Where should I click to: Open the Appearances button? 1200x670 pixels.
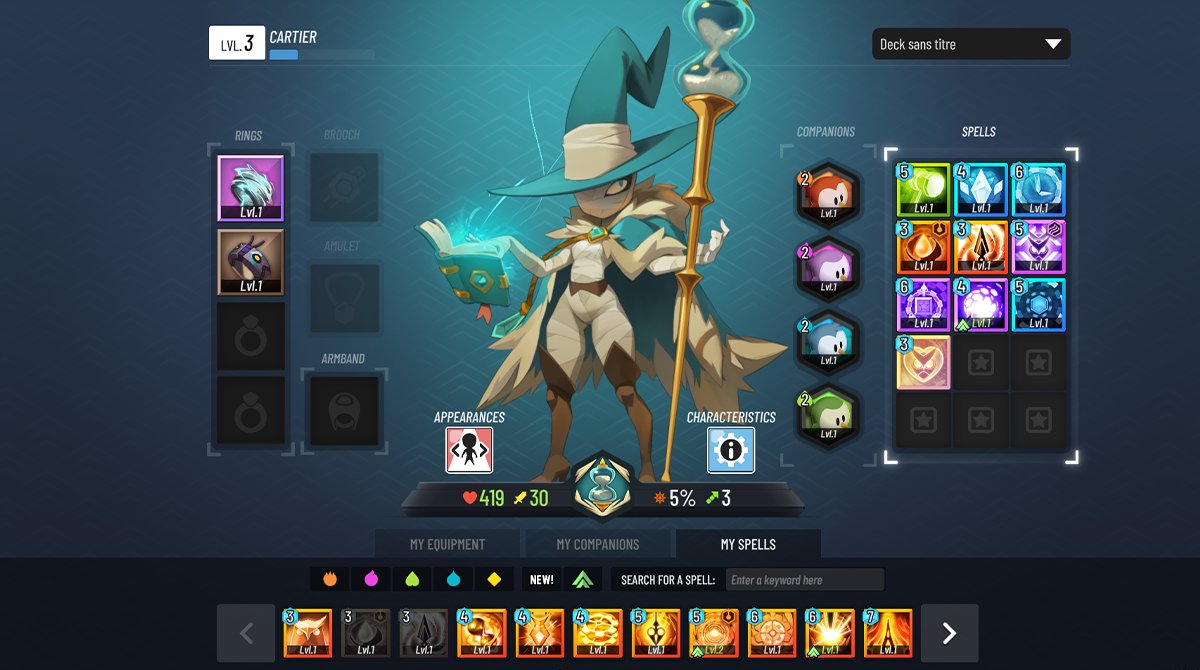(469, 450)
